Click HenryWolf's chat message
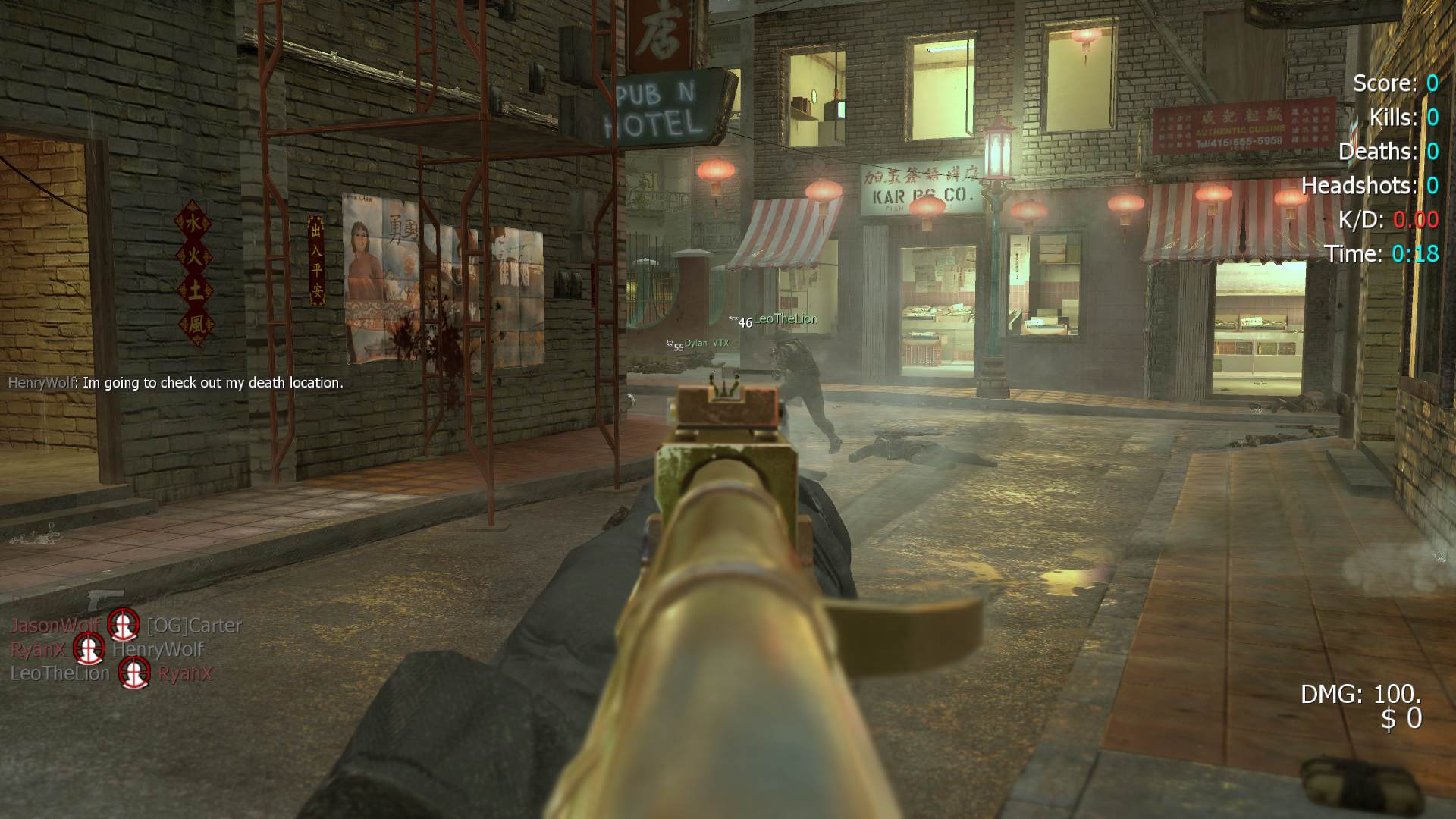This screenshot has width=1456, height=819. pyautogui.click(x=175, y=383)
